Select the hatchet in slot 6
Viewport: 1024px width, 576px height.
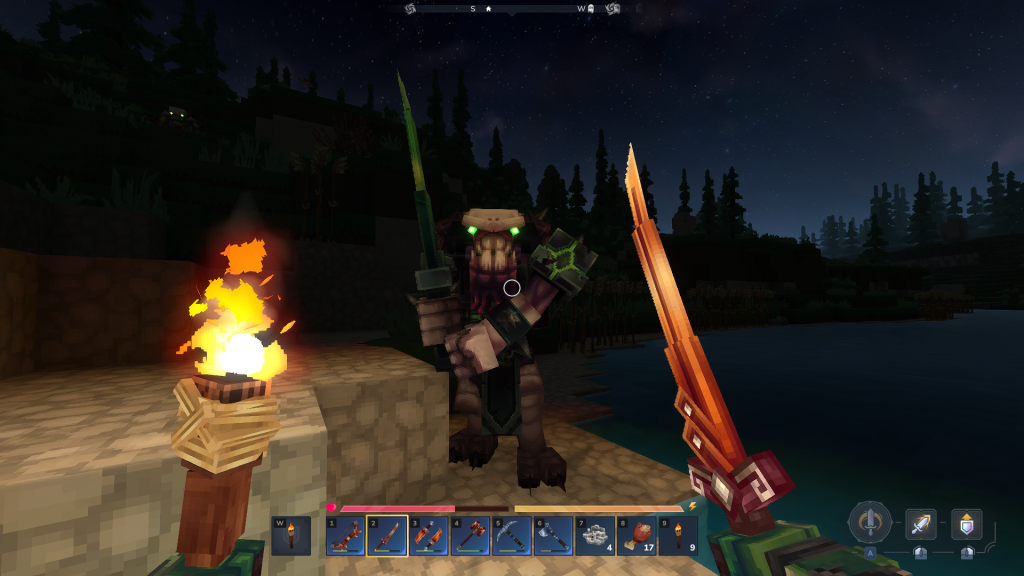point(553,535)
